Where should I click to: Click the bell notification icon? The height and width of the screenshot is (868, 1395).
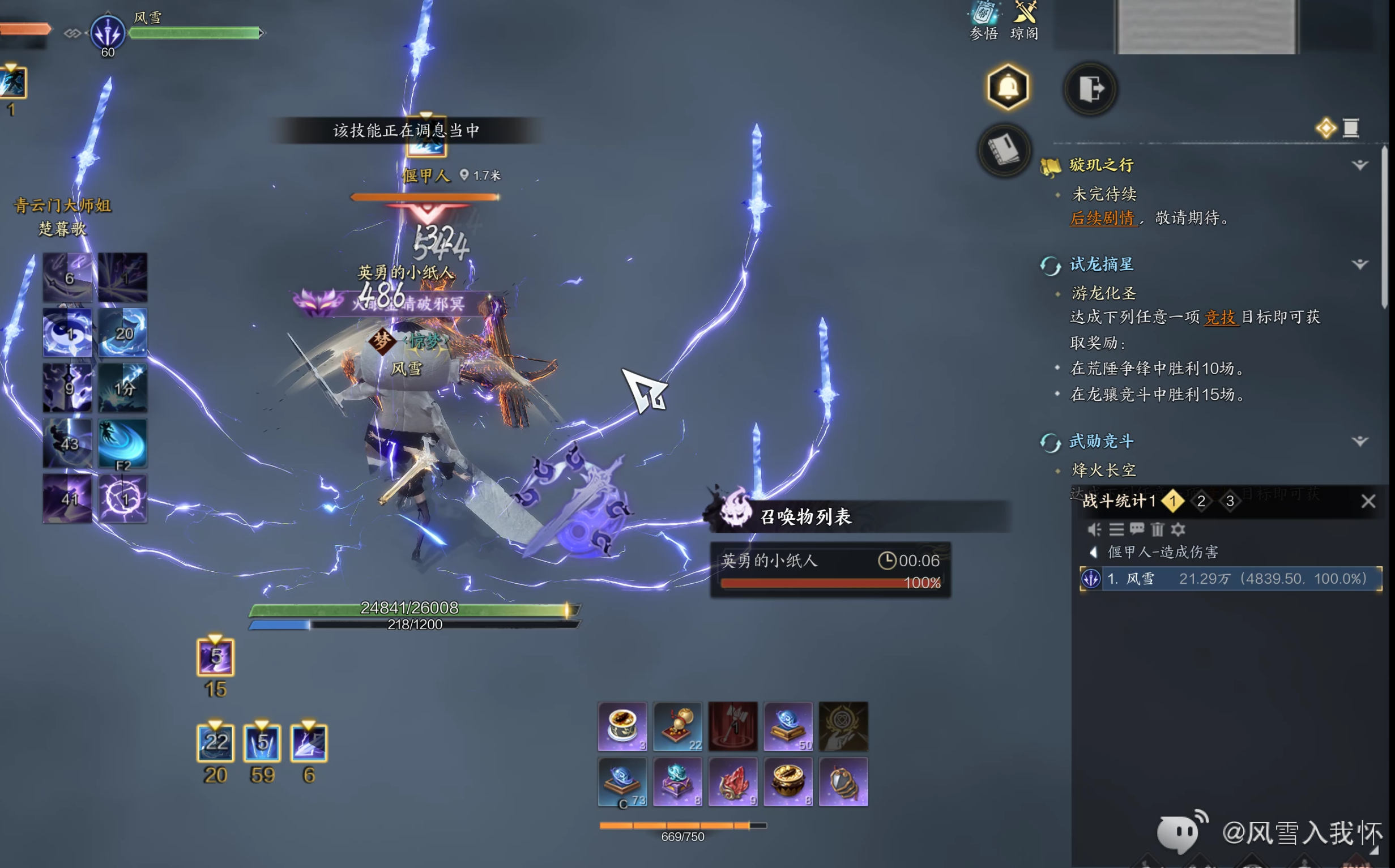click(1008, 88)
